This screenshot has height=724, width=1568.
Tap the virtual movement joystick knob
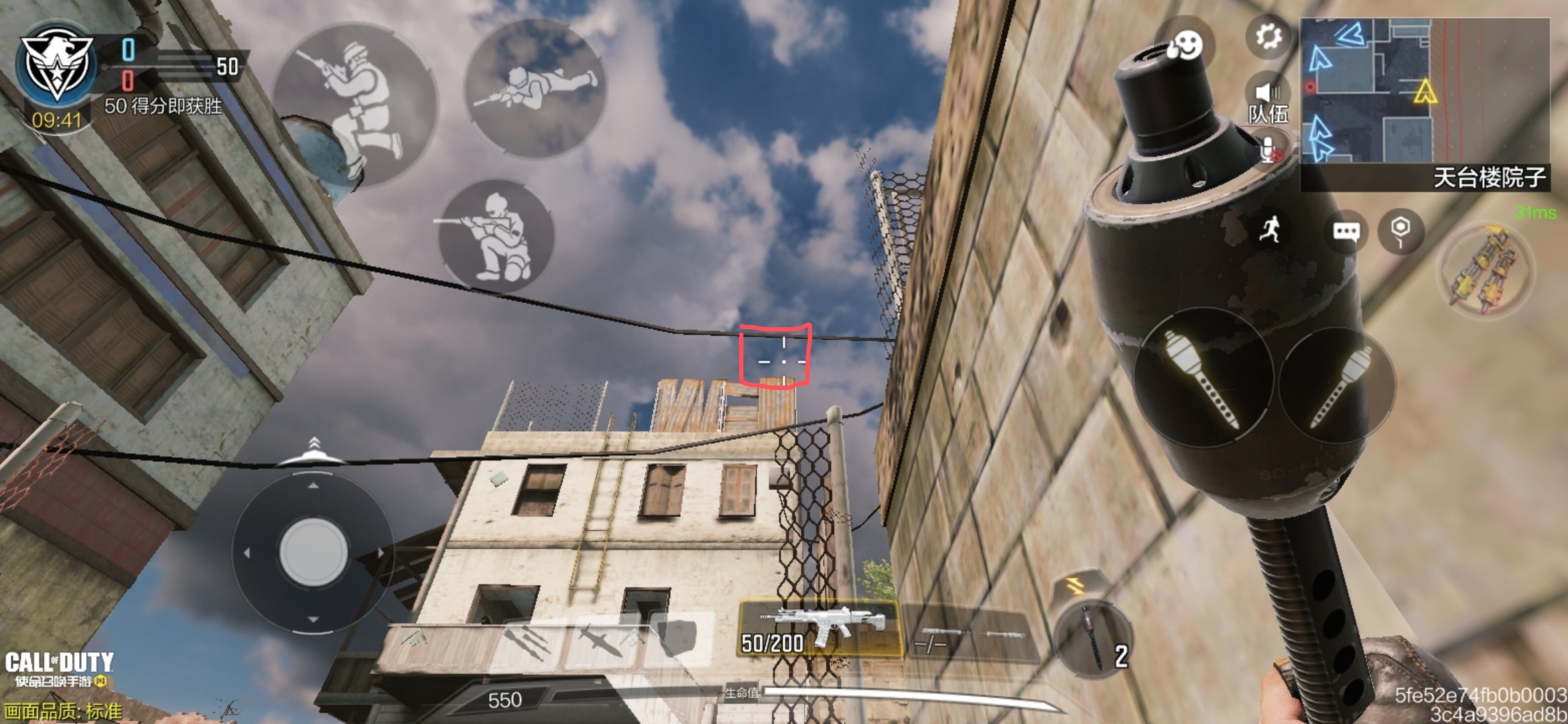(x=313, y=552)
